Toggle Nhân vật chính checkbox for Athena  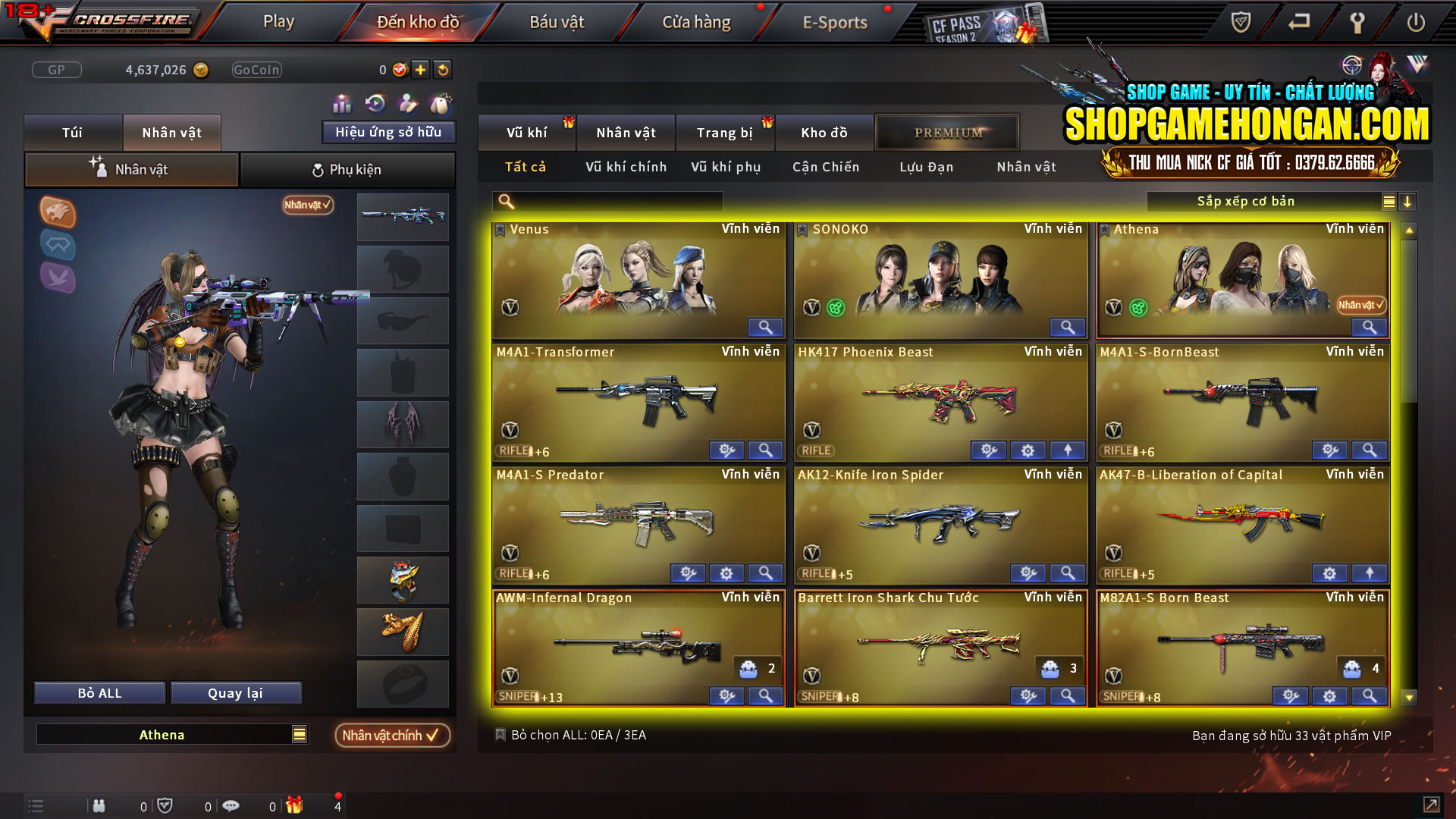click(x=392, y=735)
